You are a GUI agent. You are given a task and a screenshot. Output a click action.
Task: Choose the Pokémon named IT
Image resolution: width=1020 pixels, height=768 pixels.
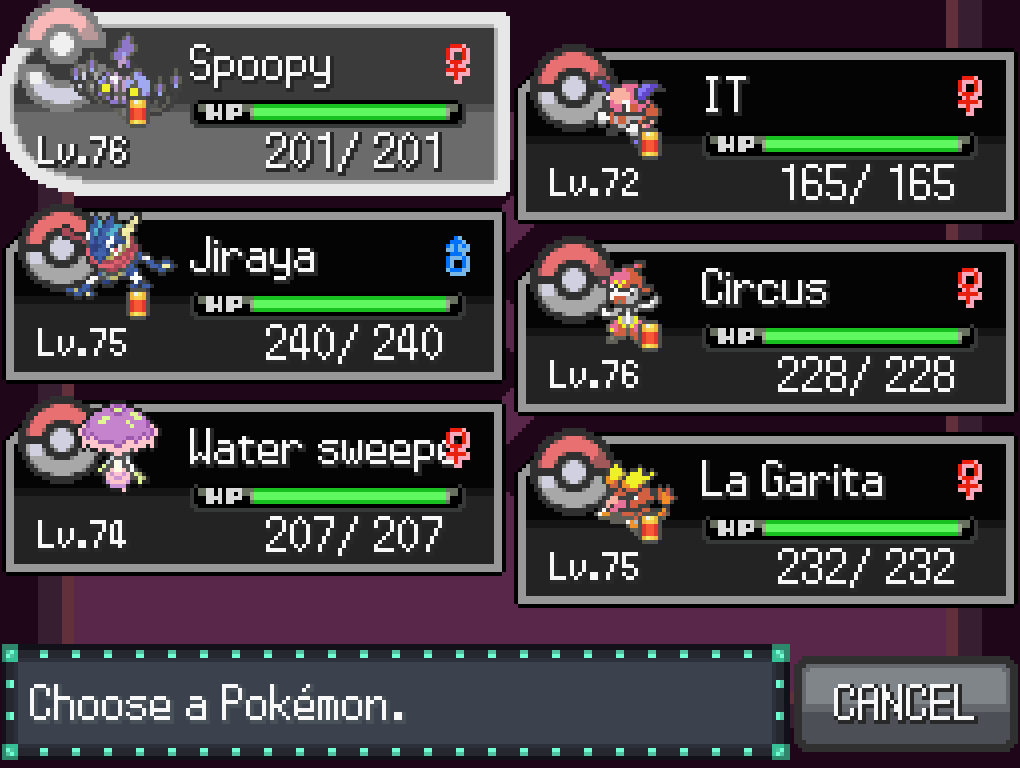click(765, 135)
